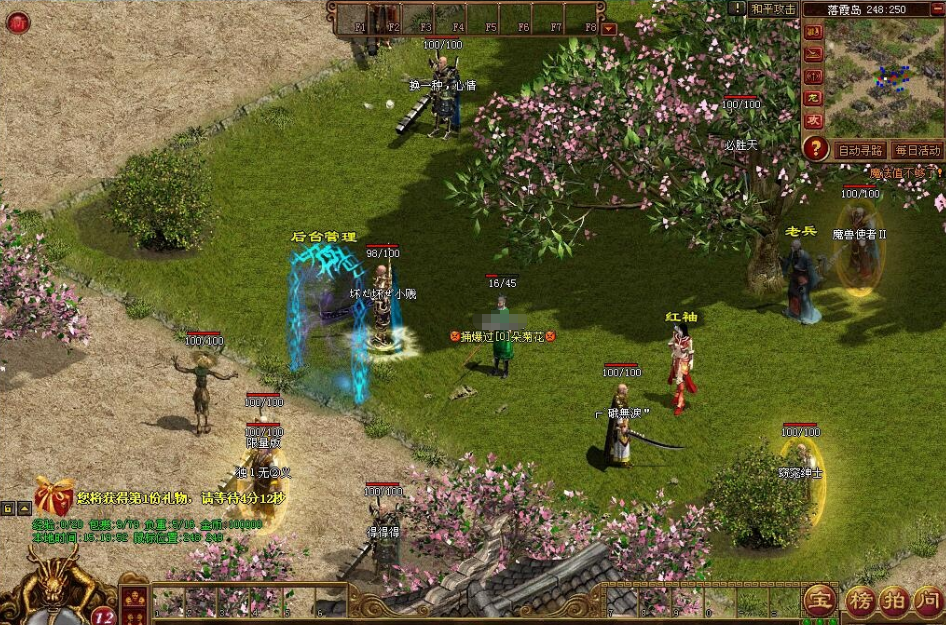Click the 攻 button beside the minimap

click(814, 120)
